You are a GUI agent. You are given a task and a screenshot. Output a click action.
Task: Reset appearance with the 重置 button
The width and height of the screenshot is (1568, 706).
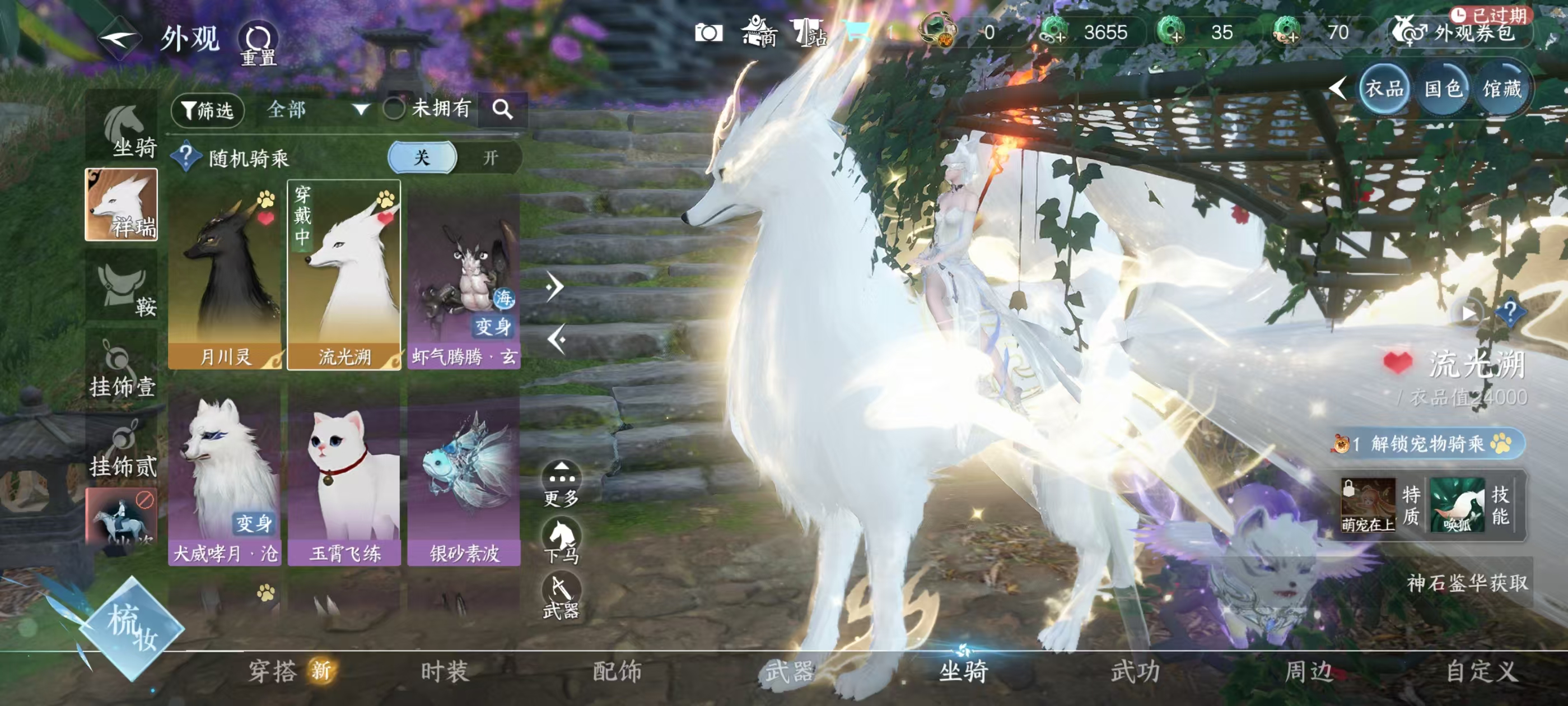(258, 42)
